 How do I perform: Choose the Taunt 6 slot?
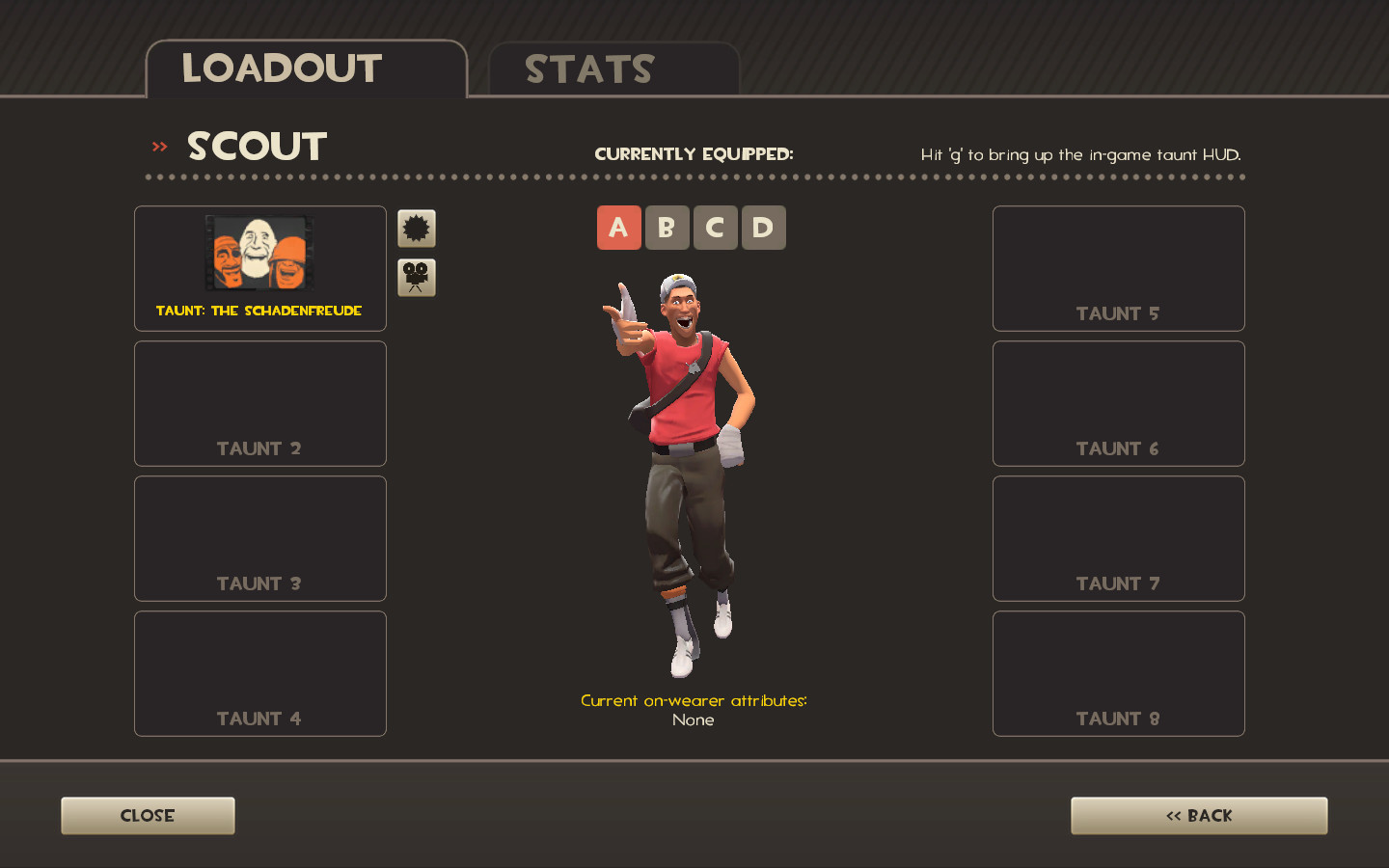click(1117, 403)
